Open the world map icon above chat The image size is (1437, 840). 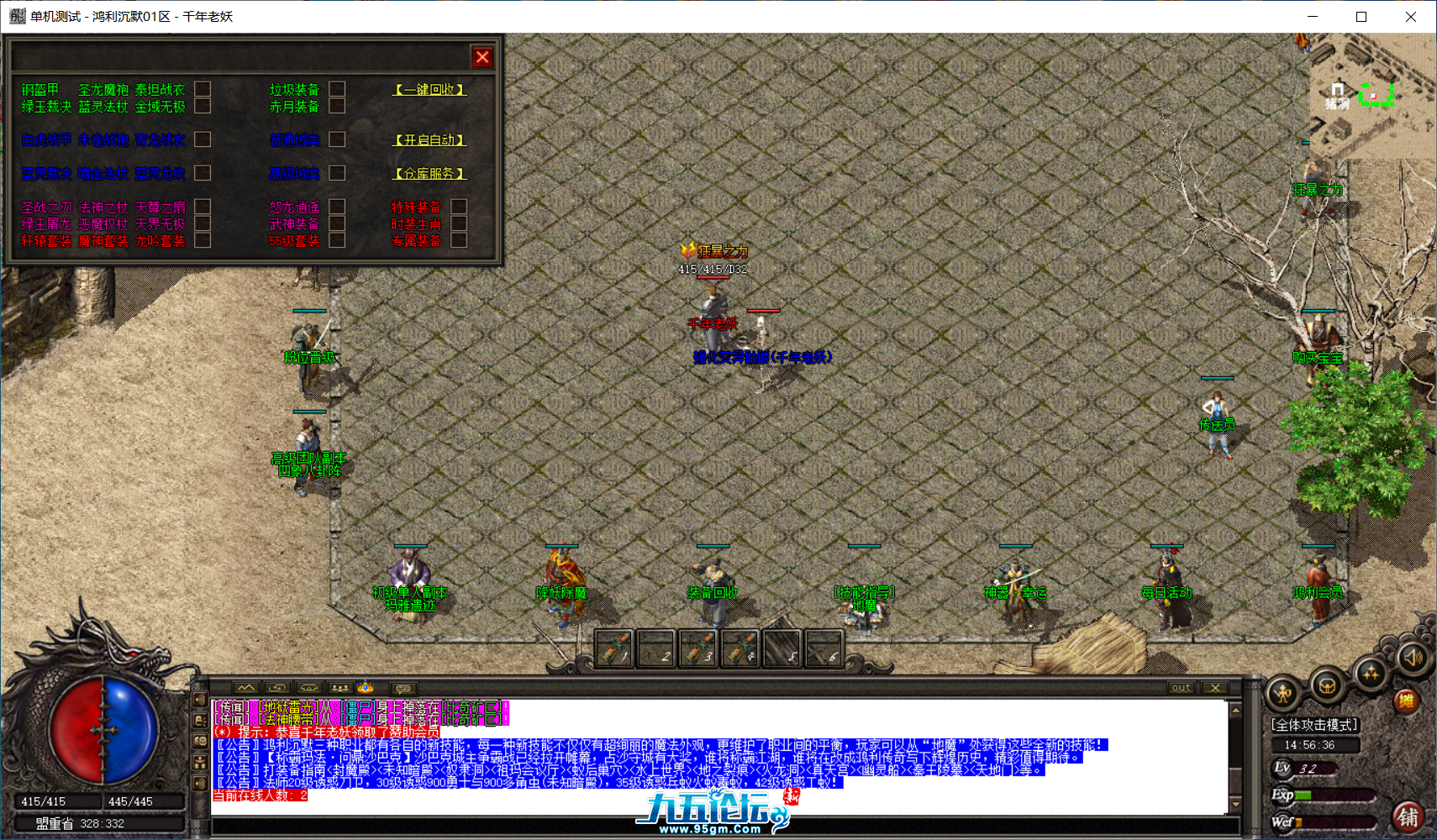coord(246,690)
